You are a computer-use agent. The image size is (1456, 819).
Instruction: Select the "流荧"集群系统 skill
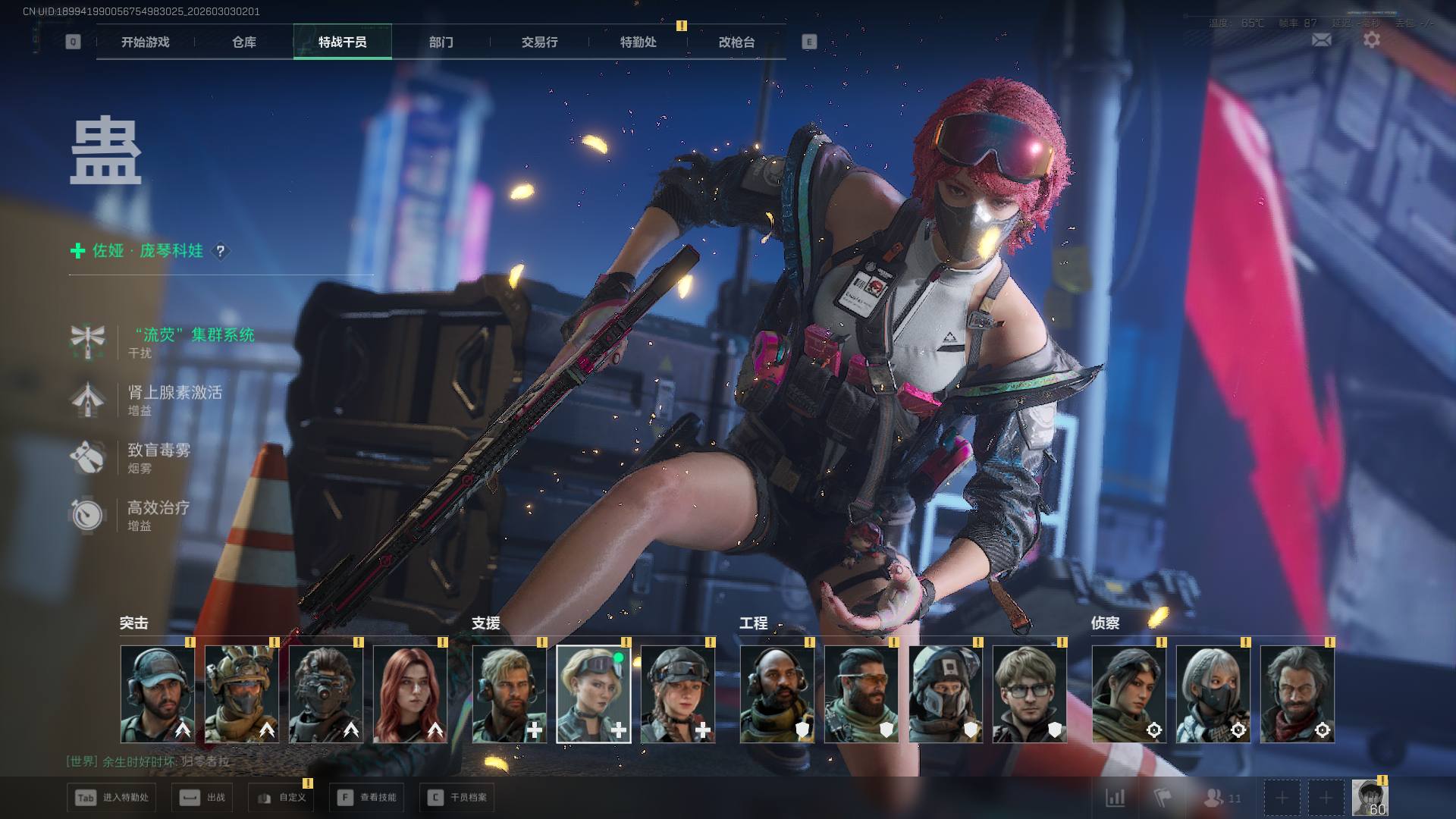(194, 335)
